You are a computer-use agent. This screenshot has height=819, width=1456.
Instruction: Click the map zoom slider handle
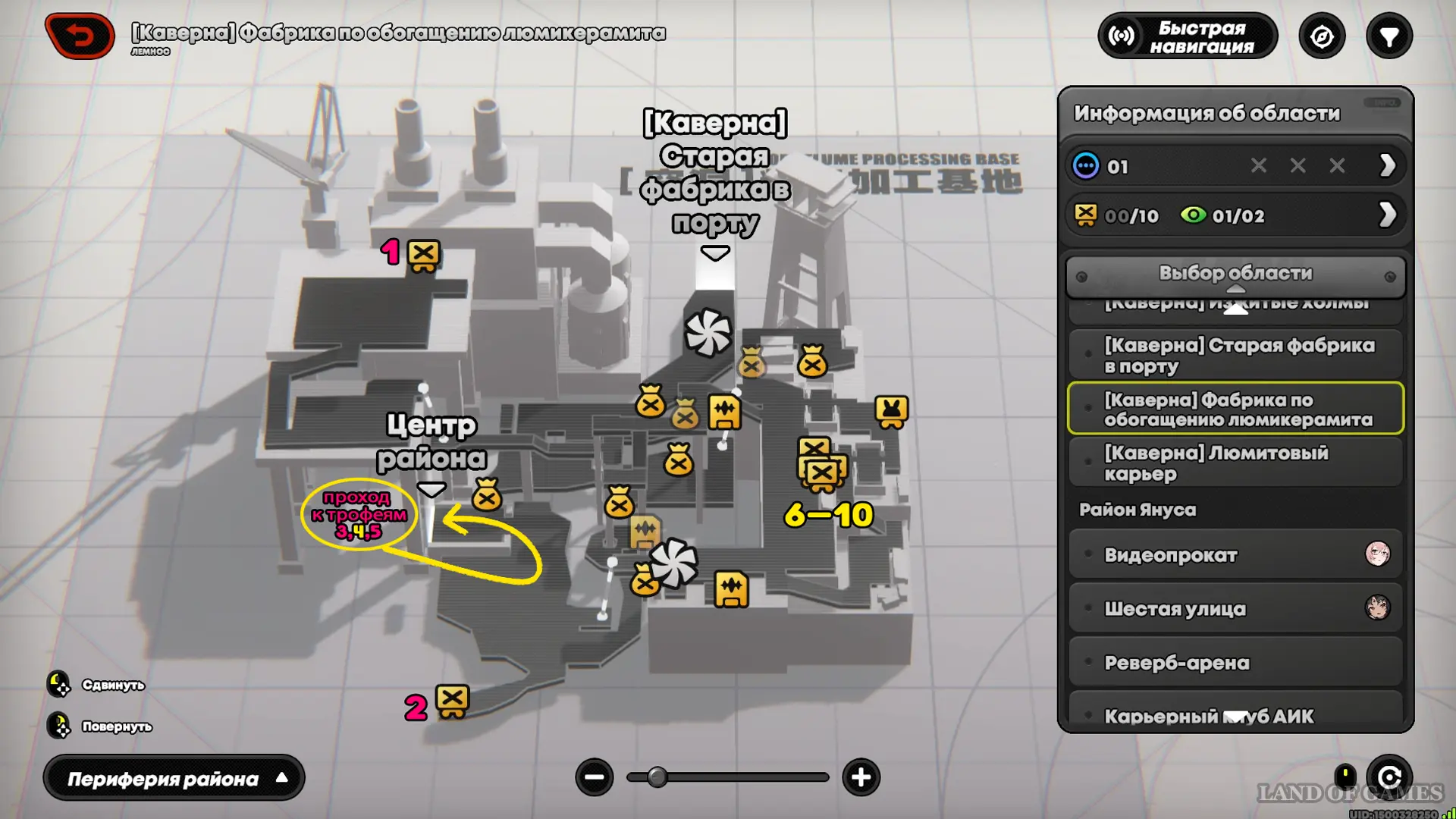pyautogui.click(x=657, y=777)
